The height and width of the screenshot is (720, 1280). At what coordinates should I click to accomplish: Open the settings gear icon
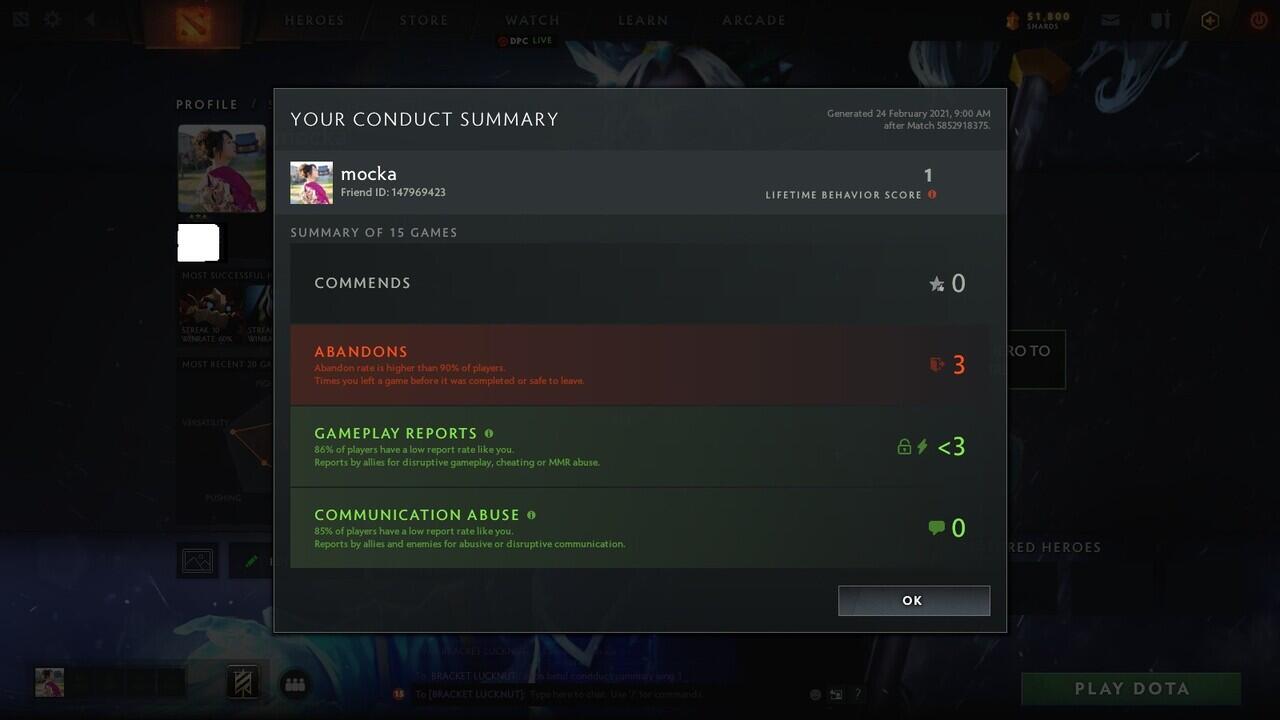coord(52,20)
